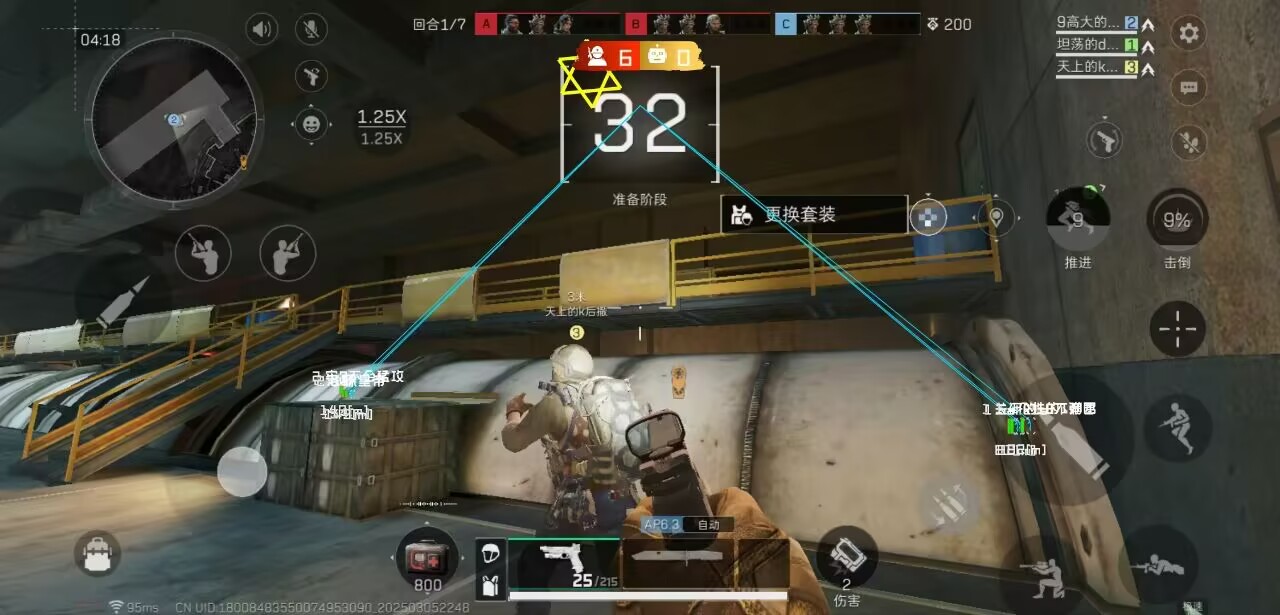Click the 更换套装 change loadout button

[814, 214]
